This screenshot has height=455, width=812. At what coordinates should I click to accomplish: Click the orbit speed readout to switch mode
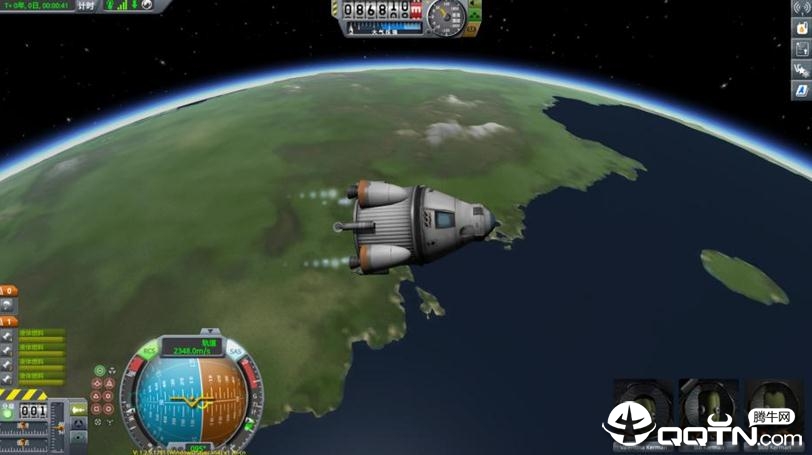click(193, 351)
